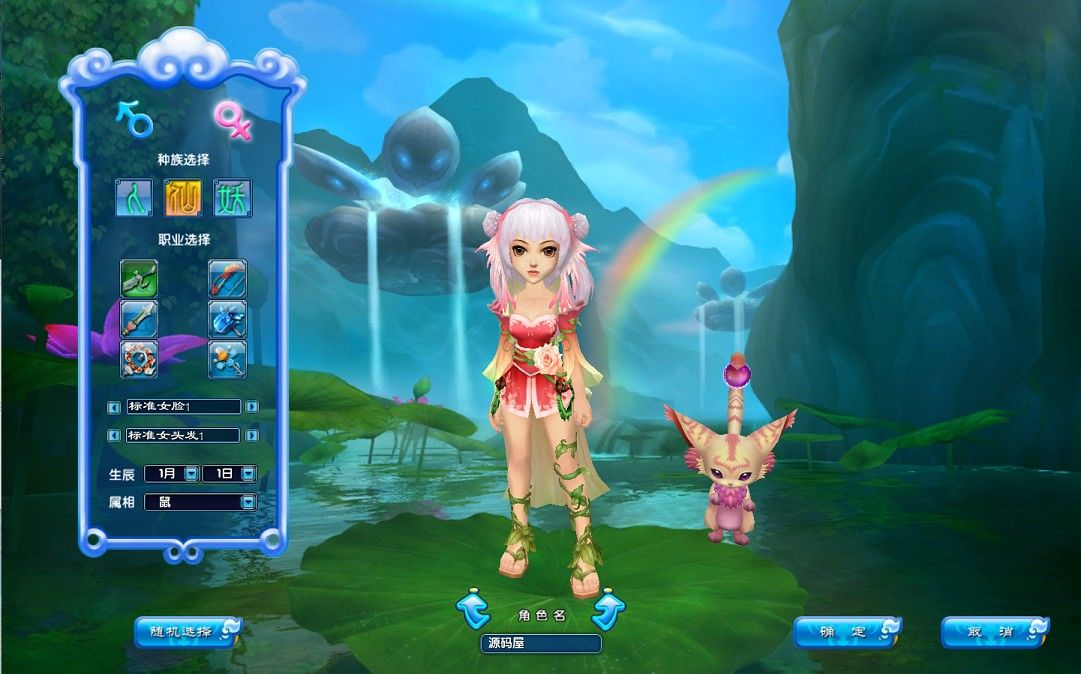Viewport: 1081px width, 674px height.
Task: Confirm character with 确定 button
Action: 846,632
